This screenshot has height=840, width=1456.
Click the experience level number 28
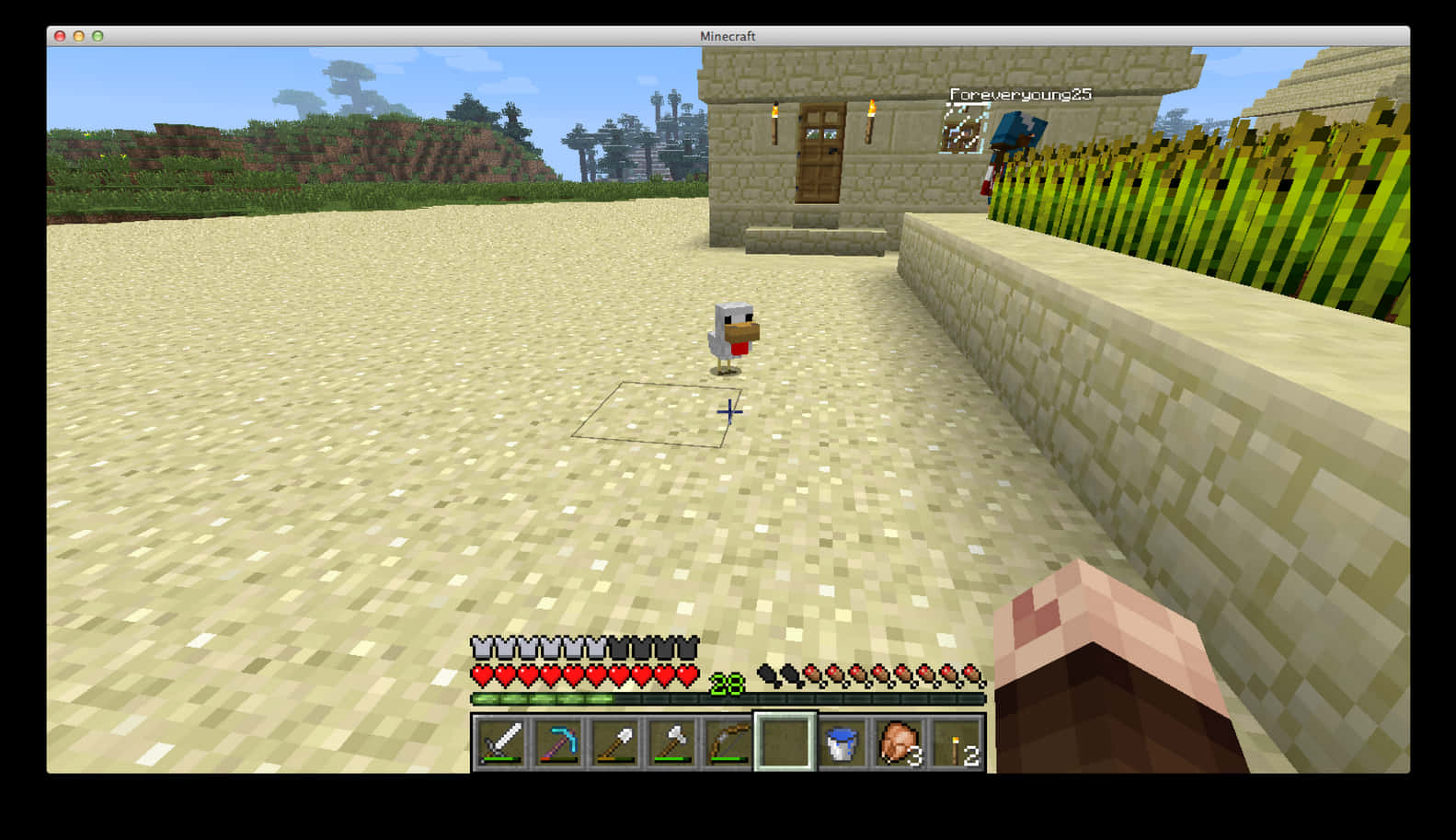[x=728, y=684]
